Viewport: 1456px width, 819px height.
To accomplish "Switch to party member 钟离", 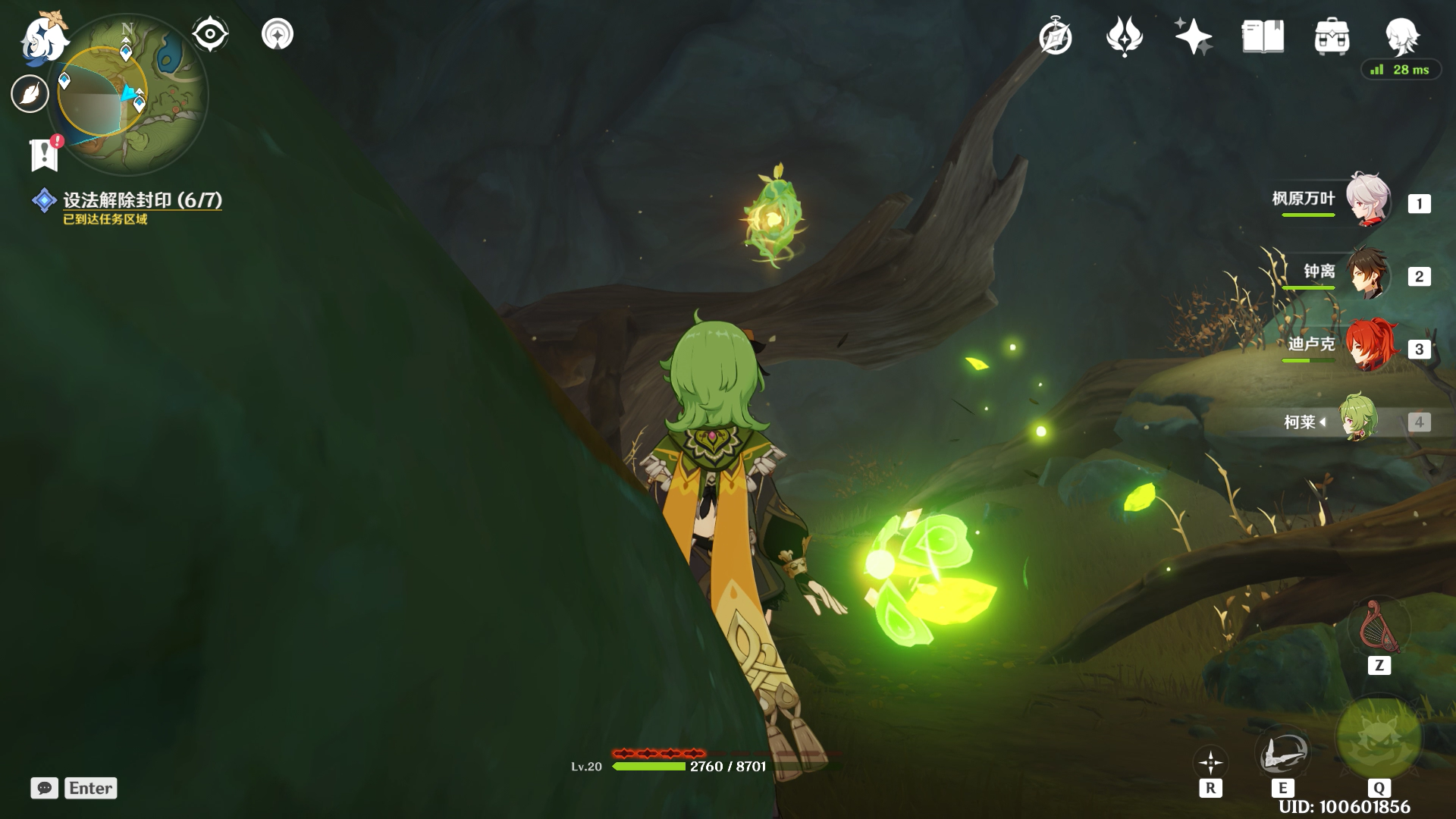I will (1367, 274).
